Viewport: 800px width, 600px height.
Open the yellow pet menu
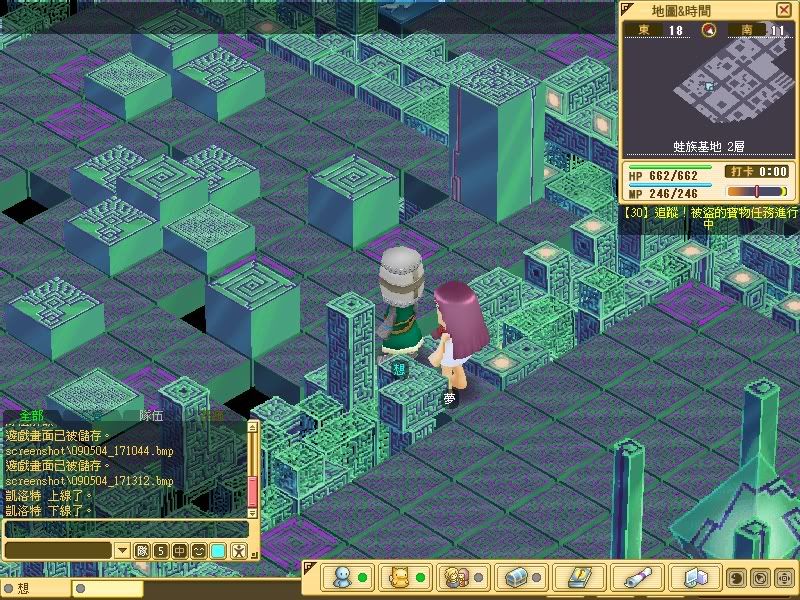[x=401, y=578]
